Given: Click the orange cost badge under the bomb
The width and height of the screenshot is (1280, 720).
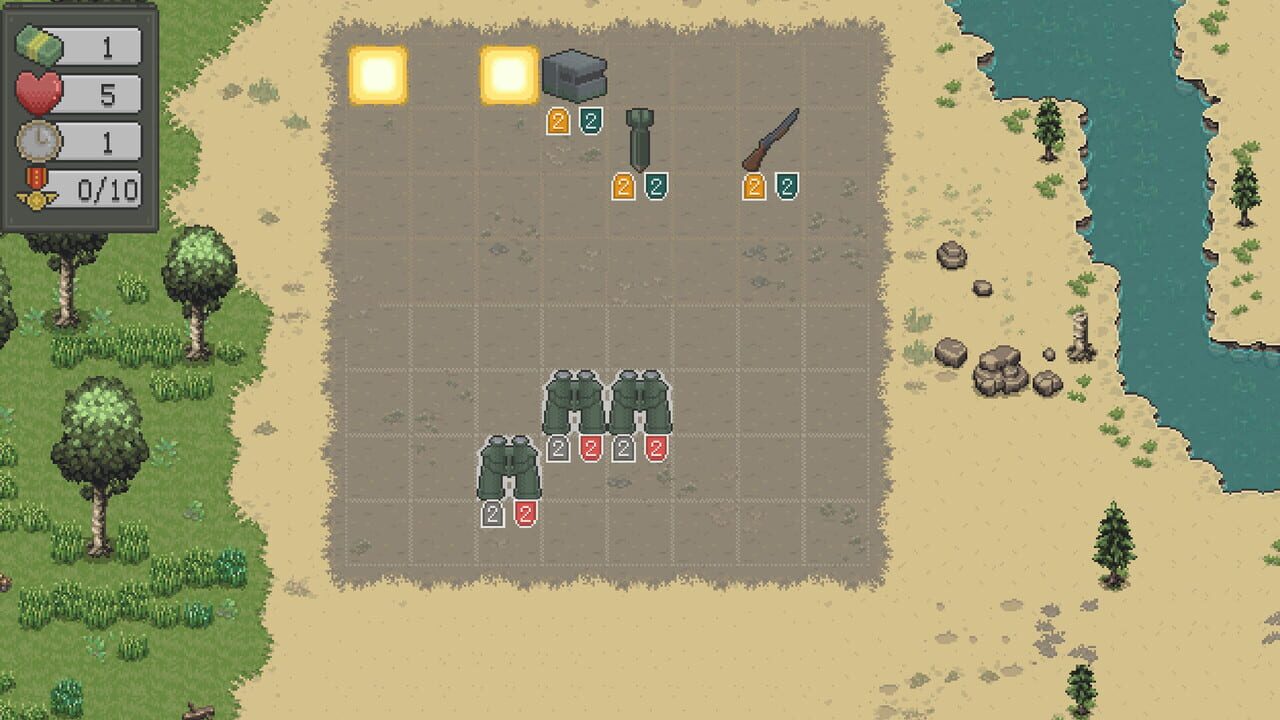Looking at the screenshot, I should pos(624,189).
